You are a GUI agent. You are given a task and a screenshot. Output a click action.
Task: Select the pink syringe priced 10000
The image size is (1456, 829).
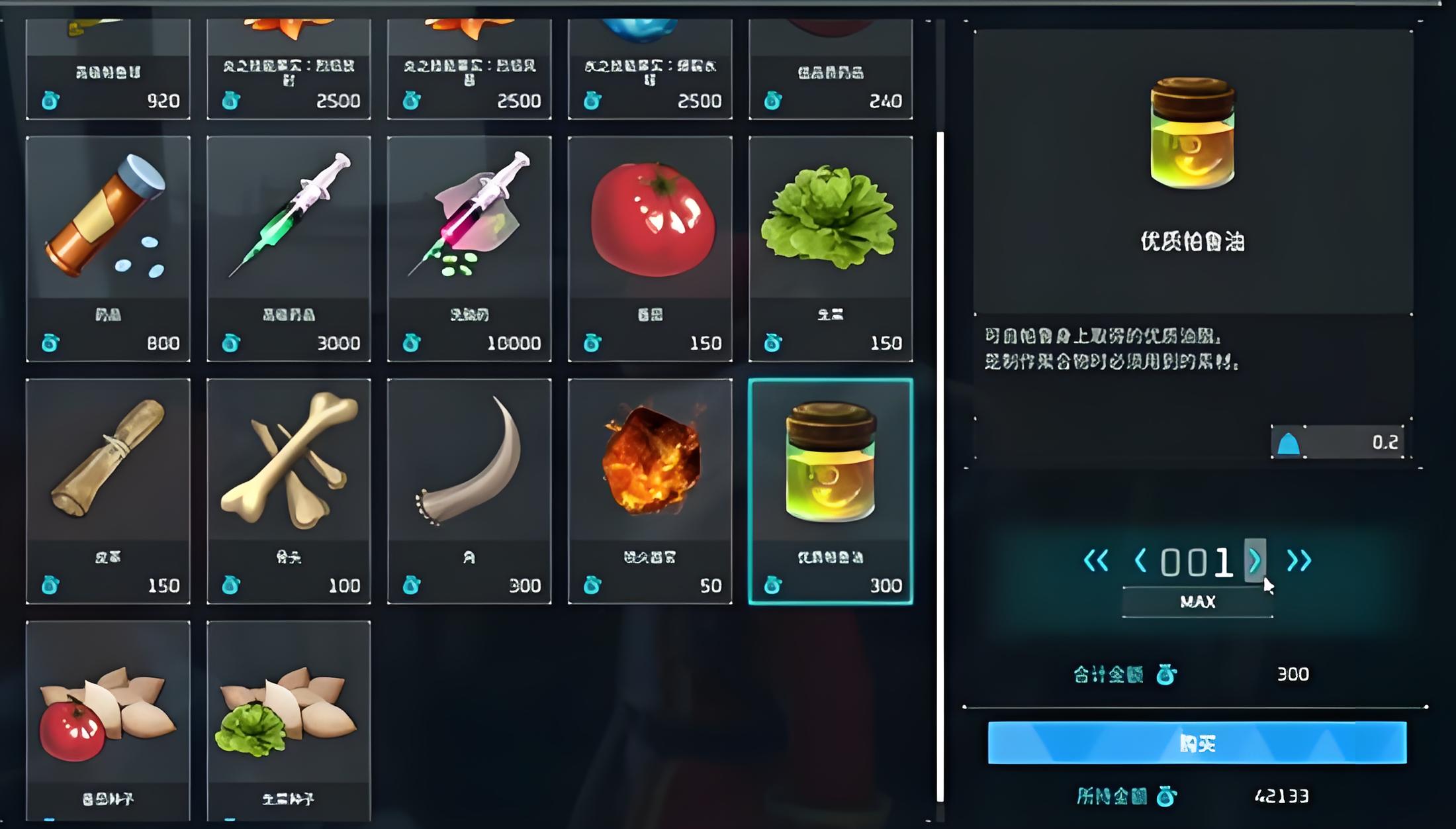[469, 248]
